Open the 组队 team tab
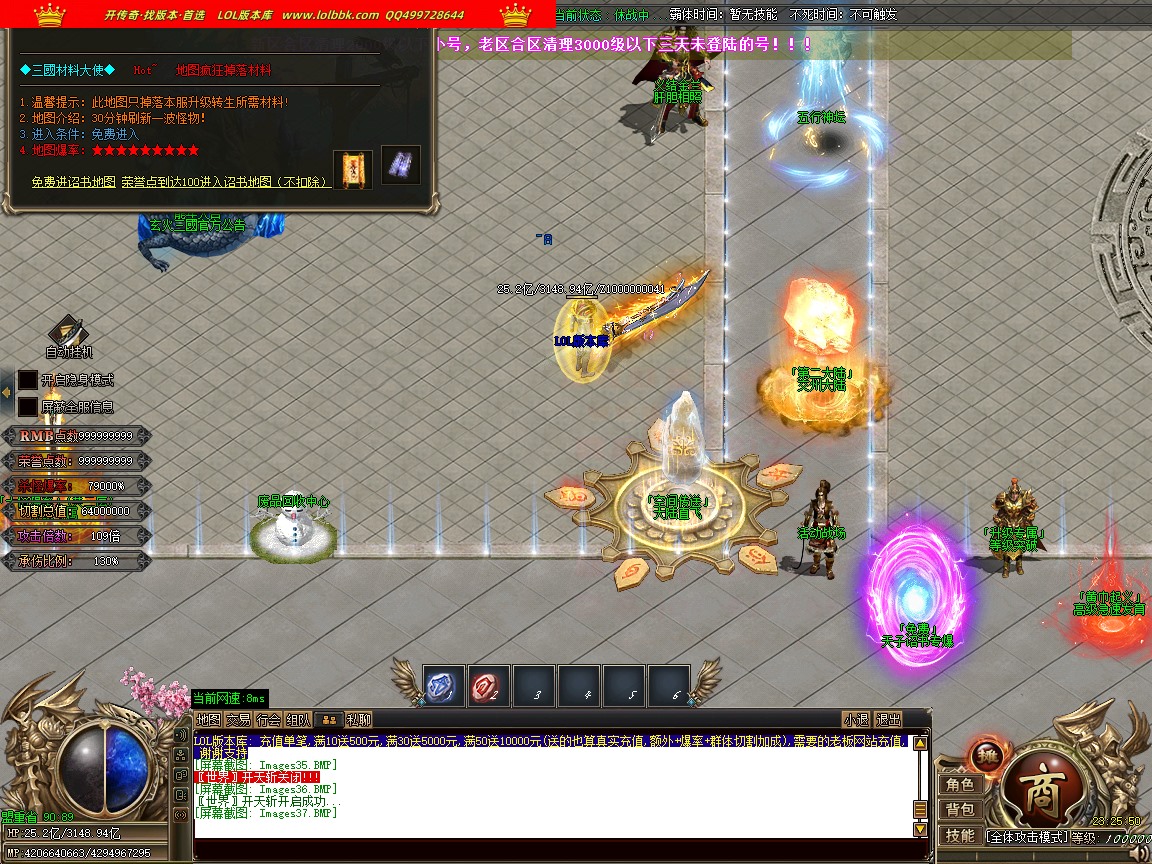Image resolution: width=1152 pixels, height=864 pixels. pos(298,719)
